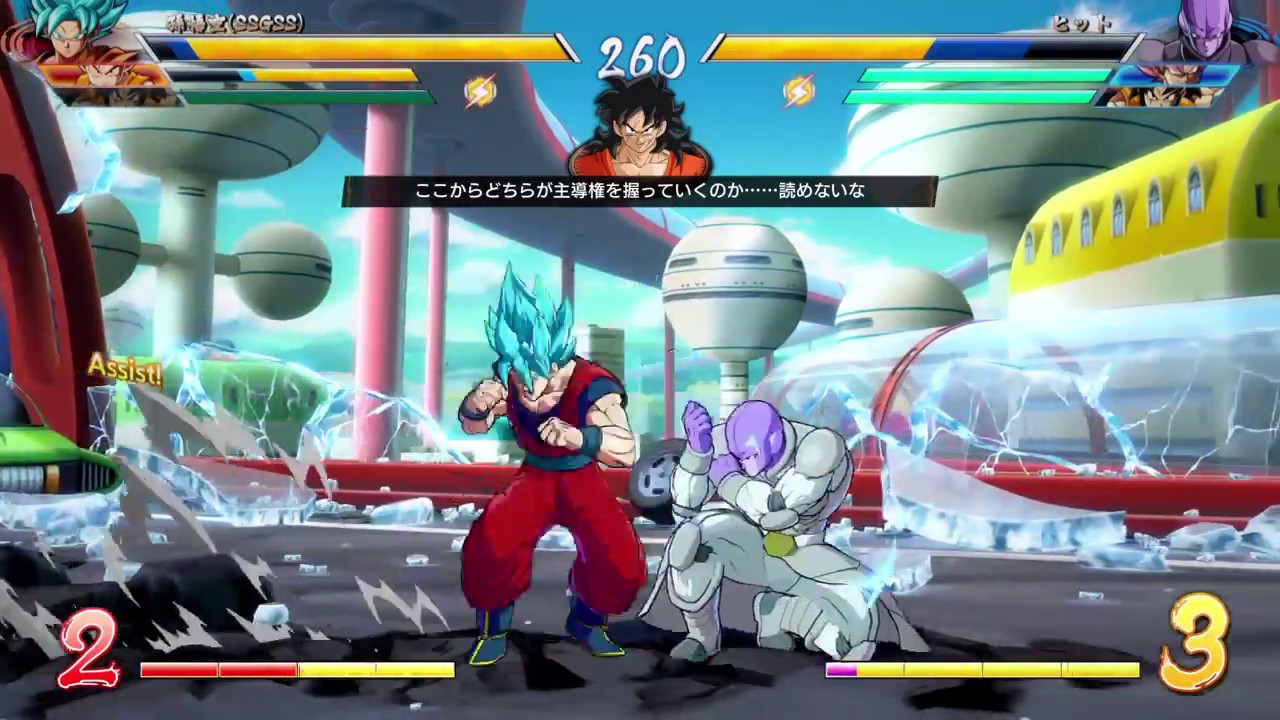Click the Assist! text on the left
This screenshot has height=720, width=1280.
[x=124, y=370]
